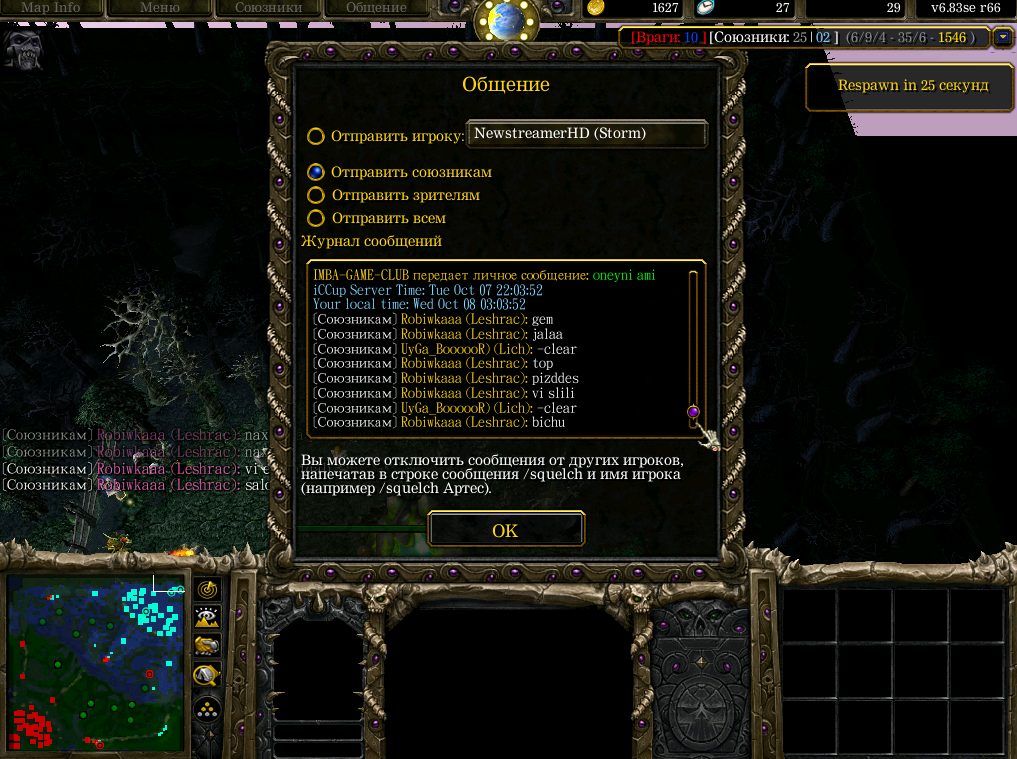The height and width of the screenshot is (759, 1017).
Task: Toggle the formation movement button
Action: click(208, 709)
